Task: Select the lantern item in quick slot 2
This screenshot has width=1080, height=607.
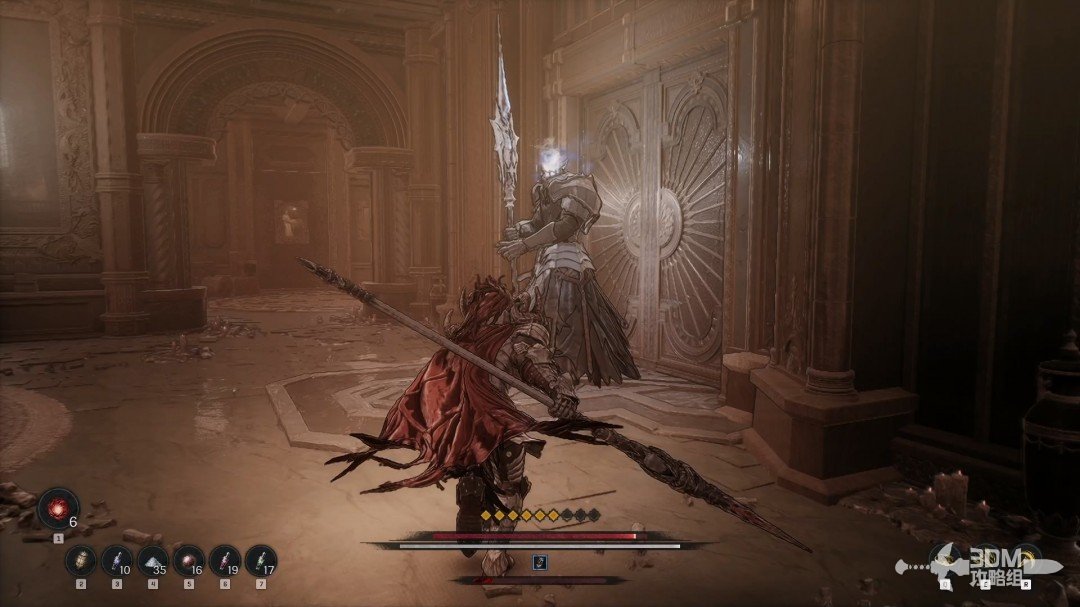Action: pyautogui.click(x=80, y=560)
